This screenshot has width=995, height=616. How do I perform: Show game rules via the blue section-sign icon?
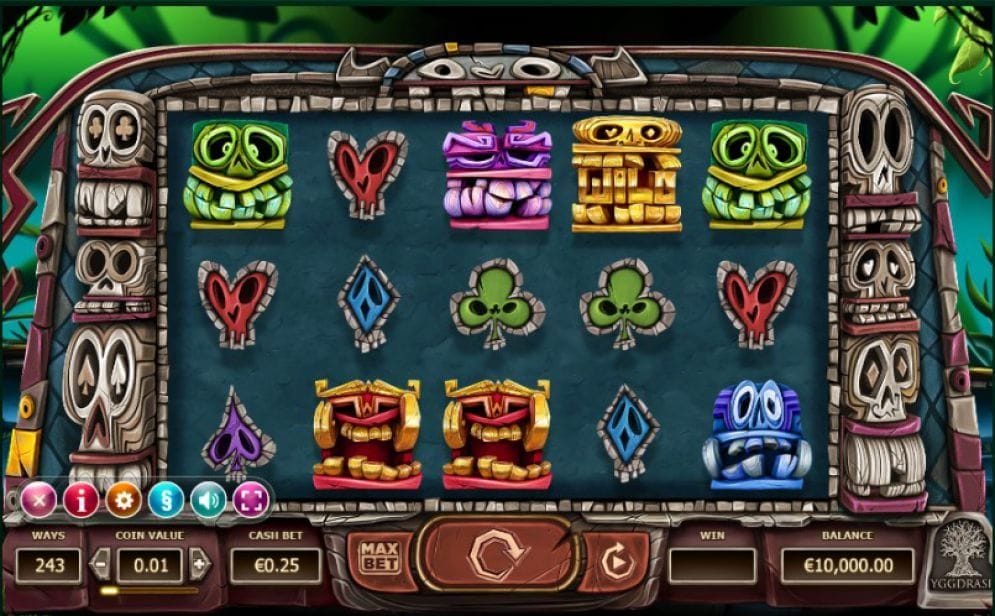click(x=166, y=498)
